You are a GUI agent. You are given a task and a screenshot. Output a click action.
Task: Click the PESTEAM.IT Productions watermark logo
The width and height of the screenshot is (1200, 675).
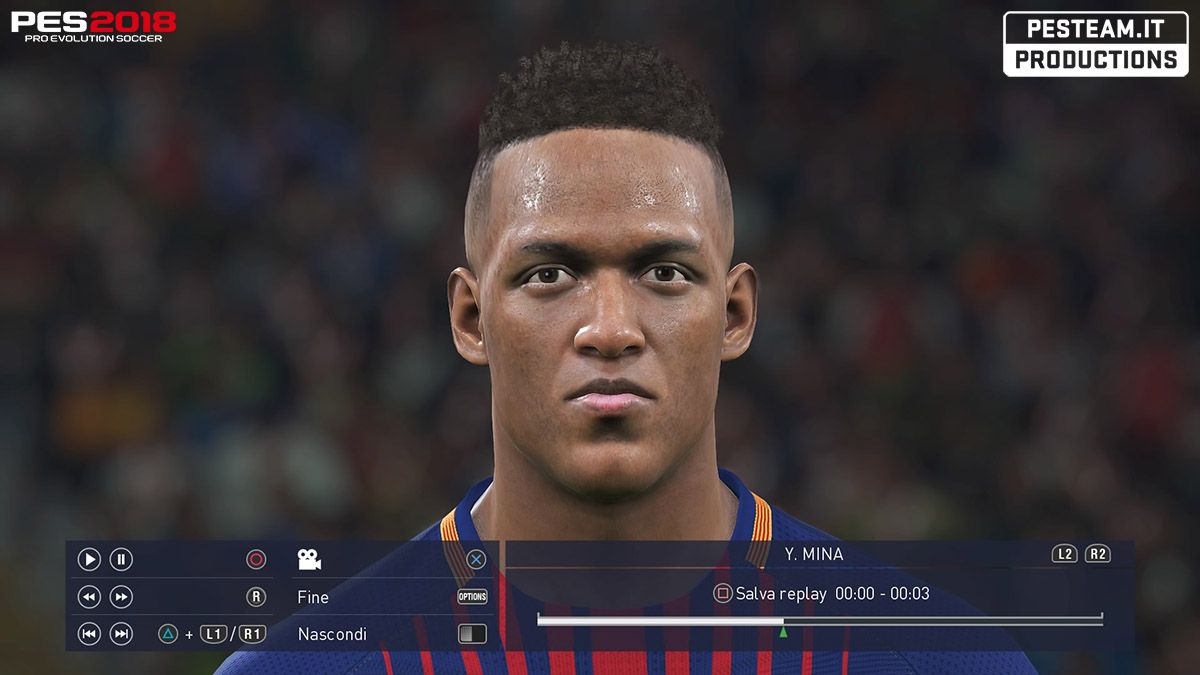[1095, 44]
